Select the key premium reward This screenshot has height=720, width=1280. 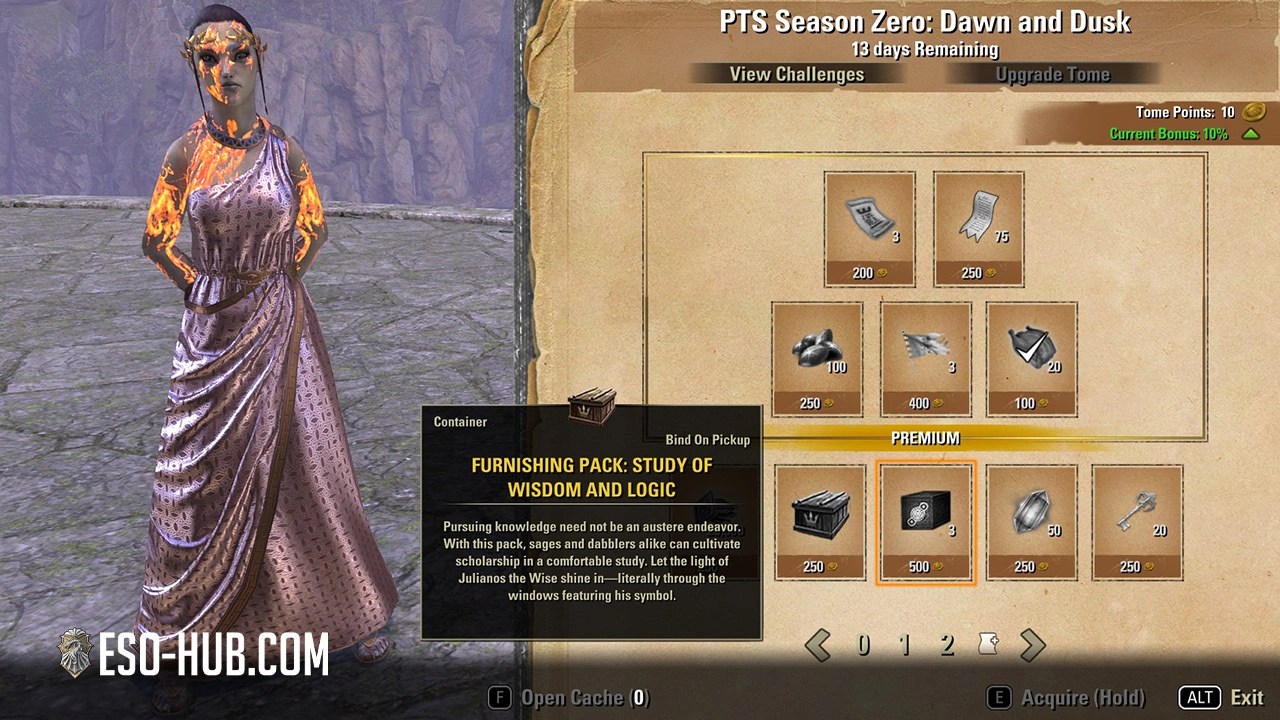[1137, 522]
